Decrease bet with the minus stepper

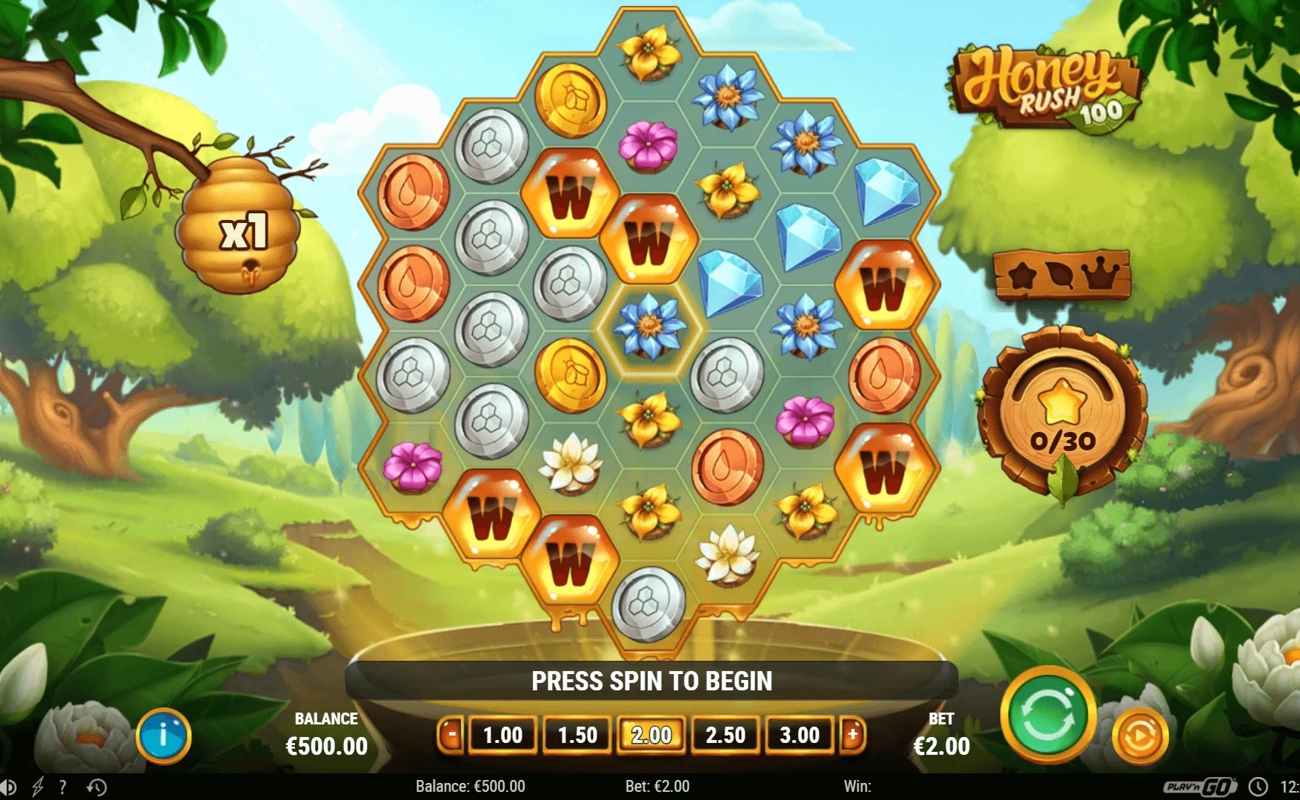452,734
